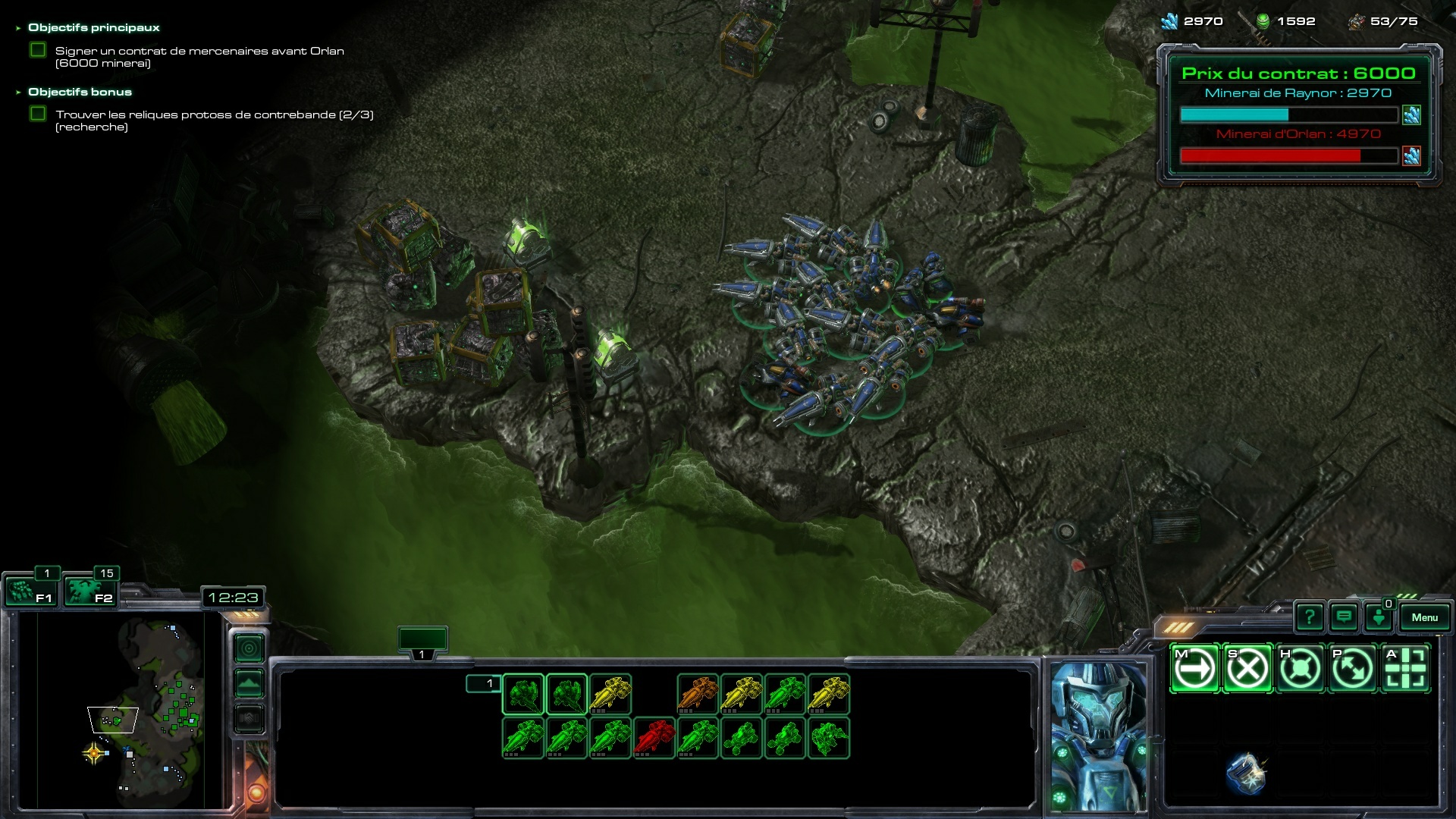Collapse the Objectifs principaux section
1456x819 pixels.
tap(18, 28)
